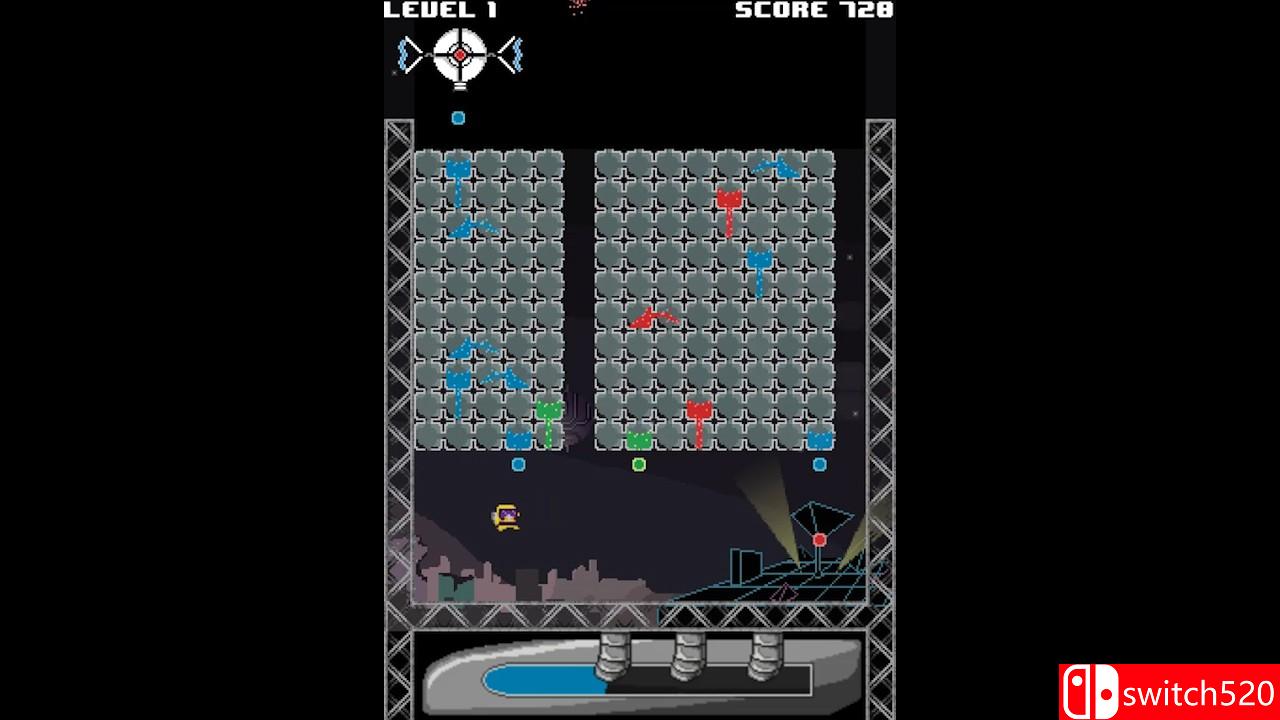Toggle the blue droplet under the left brick column

518,463
